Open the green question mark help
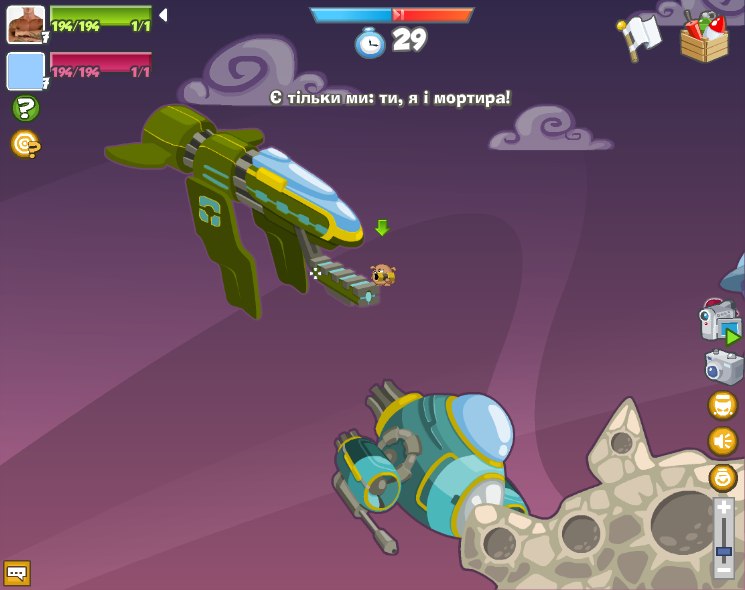This screenshot has width=745, height=590. (x=25, y=108)
